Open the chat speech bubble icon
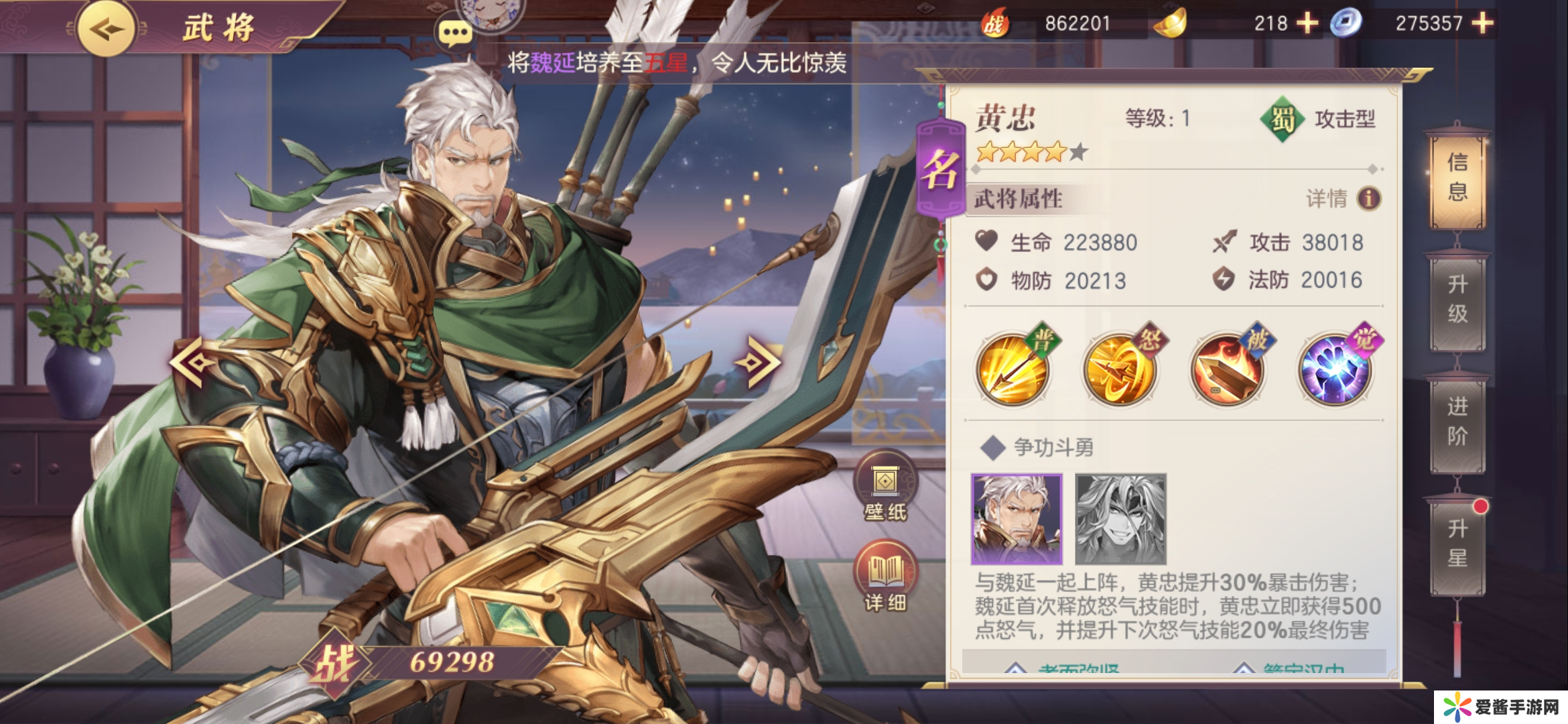Image resolution: width=1568 pixels, height=724 pixels. point(454,32)
